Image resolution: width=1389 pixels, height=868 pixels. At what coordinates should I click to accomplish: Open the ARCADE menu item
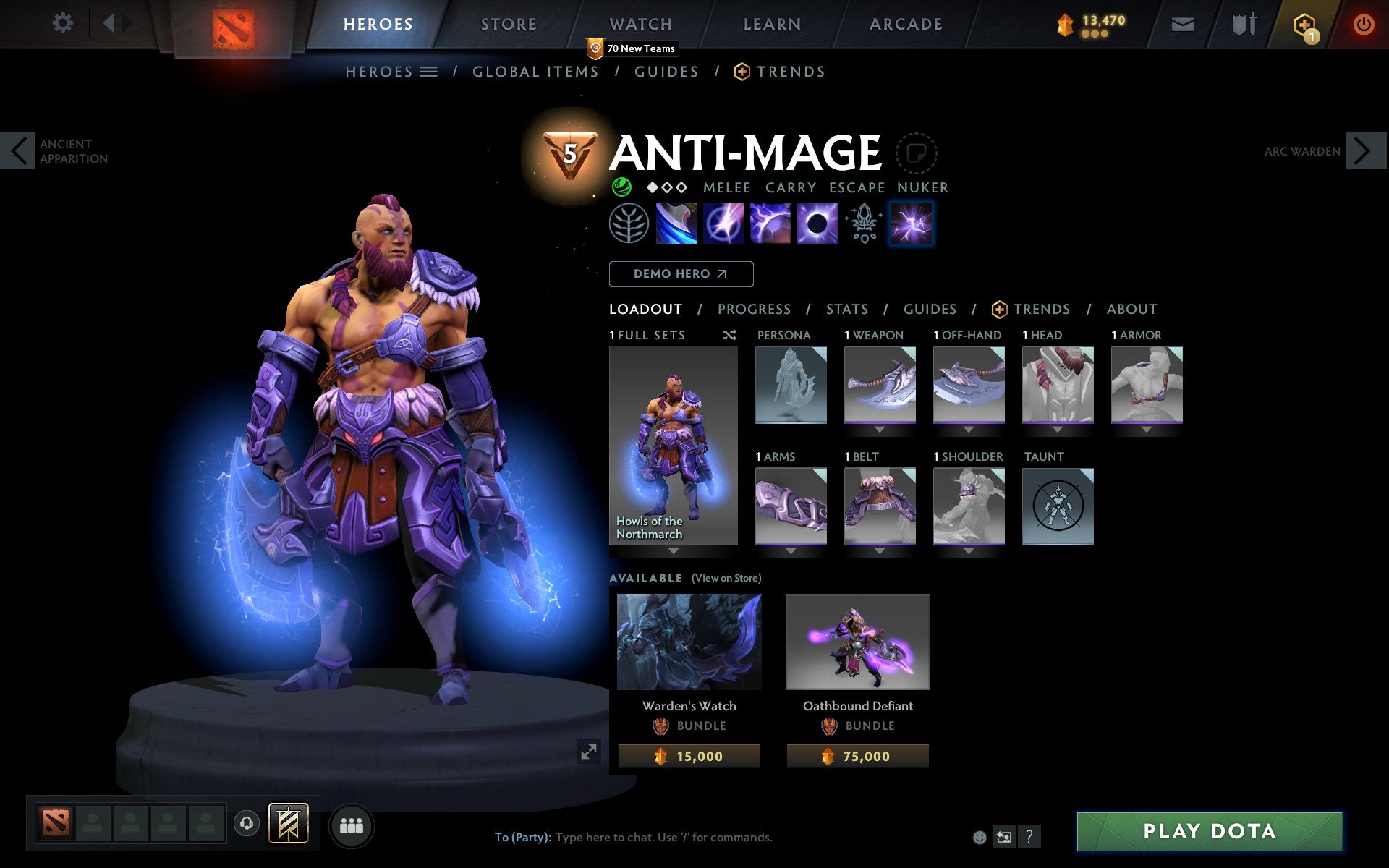coord(905,23)
